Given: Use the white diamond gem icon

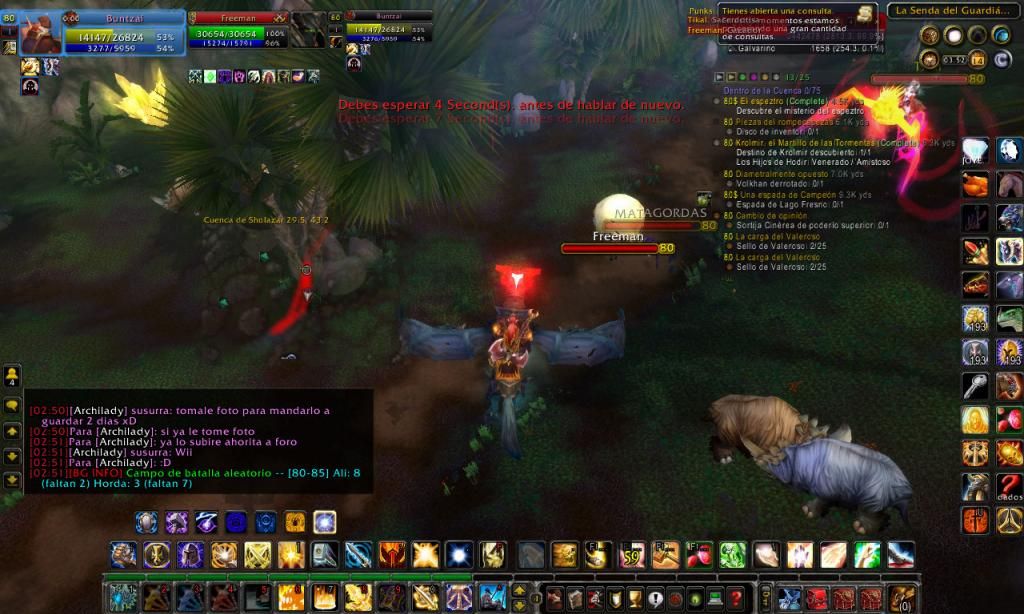Looking at the screenshot, I should tap(975, 151).
